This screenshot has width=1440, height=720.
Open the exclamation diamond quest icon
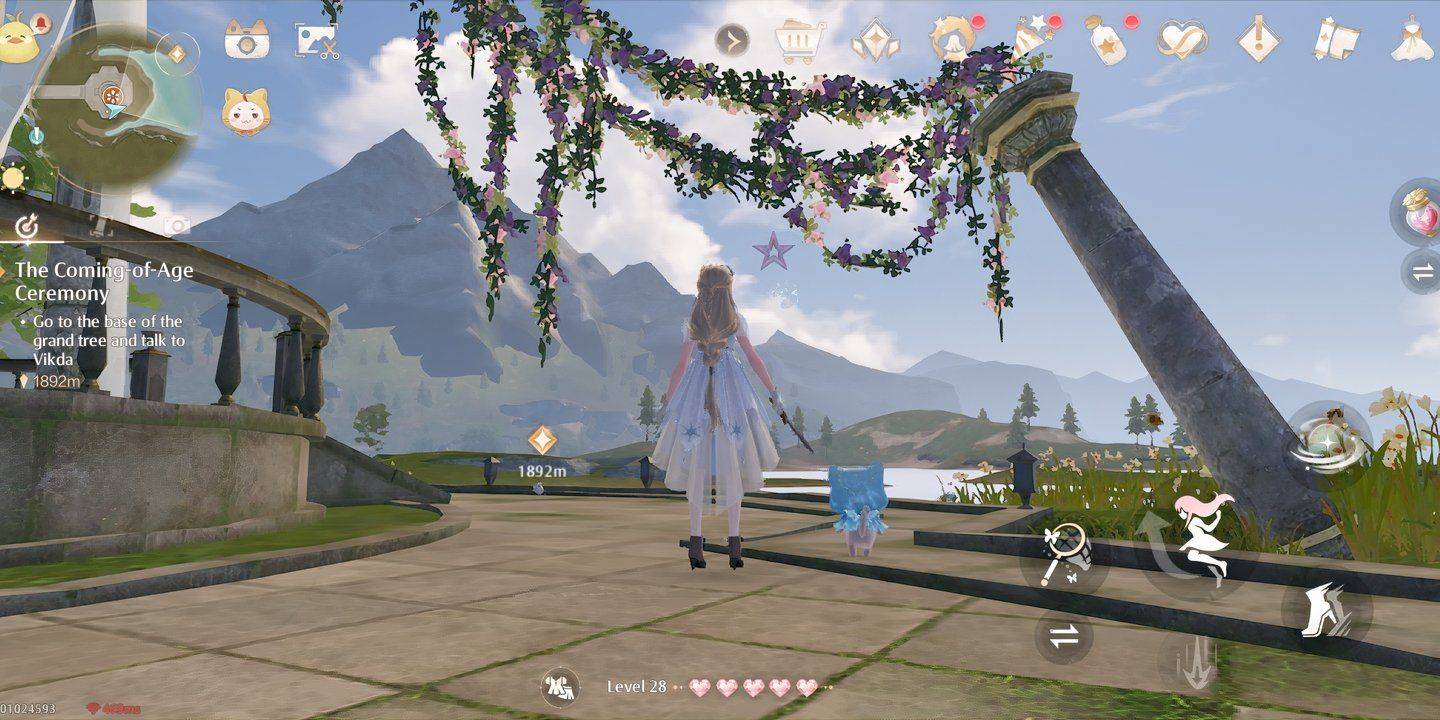point(1257,40)
